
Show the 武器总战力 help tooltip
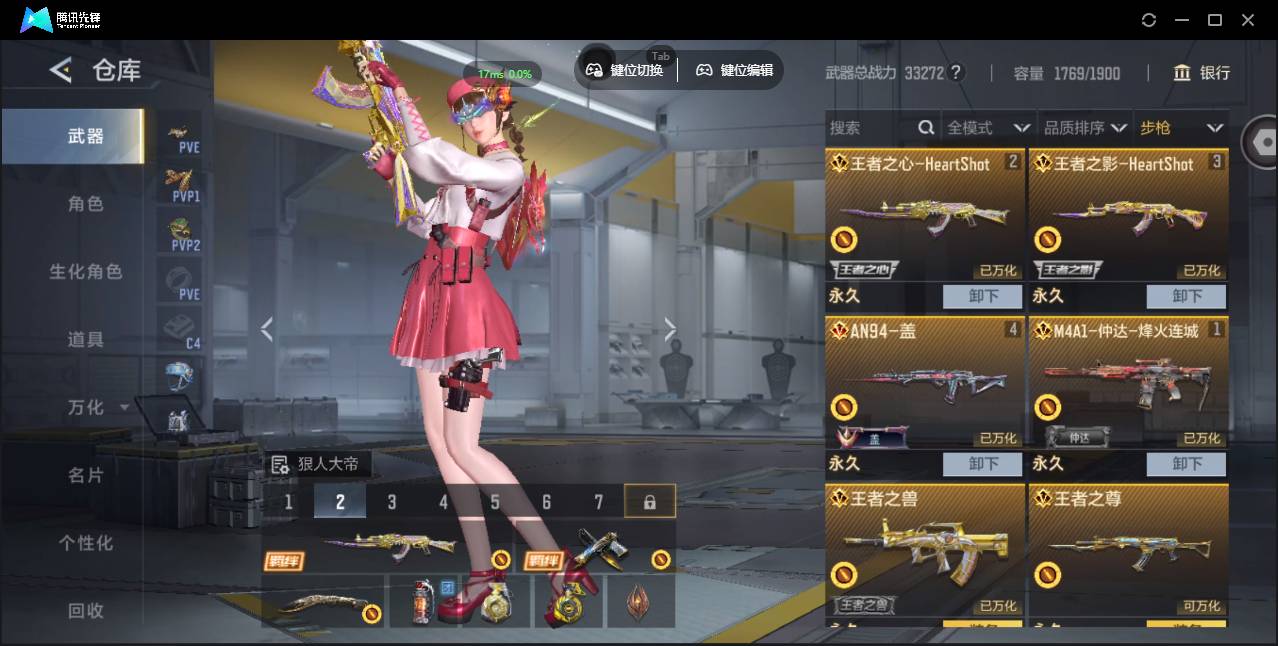point(956,73)
